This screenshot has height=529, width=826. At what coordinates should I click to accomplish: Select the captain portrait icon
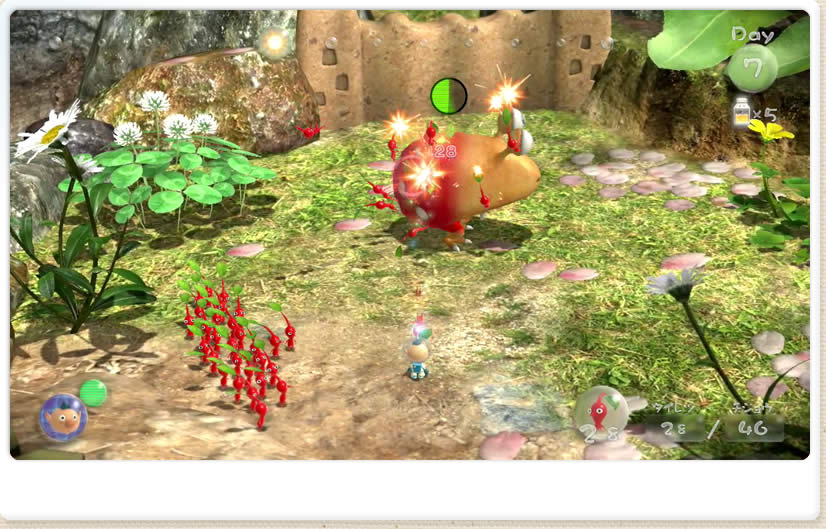[63, 417]
